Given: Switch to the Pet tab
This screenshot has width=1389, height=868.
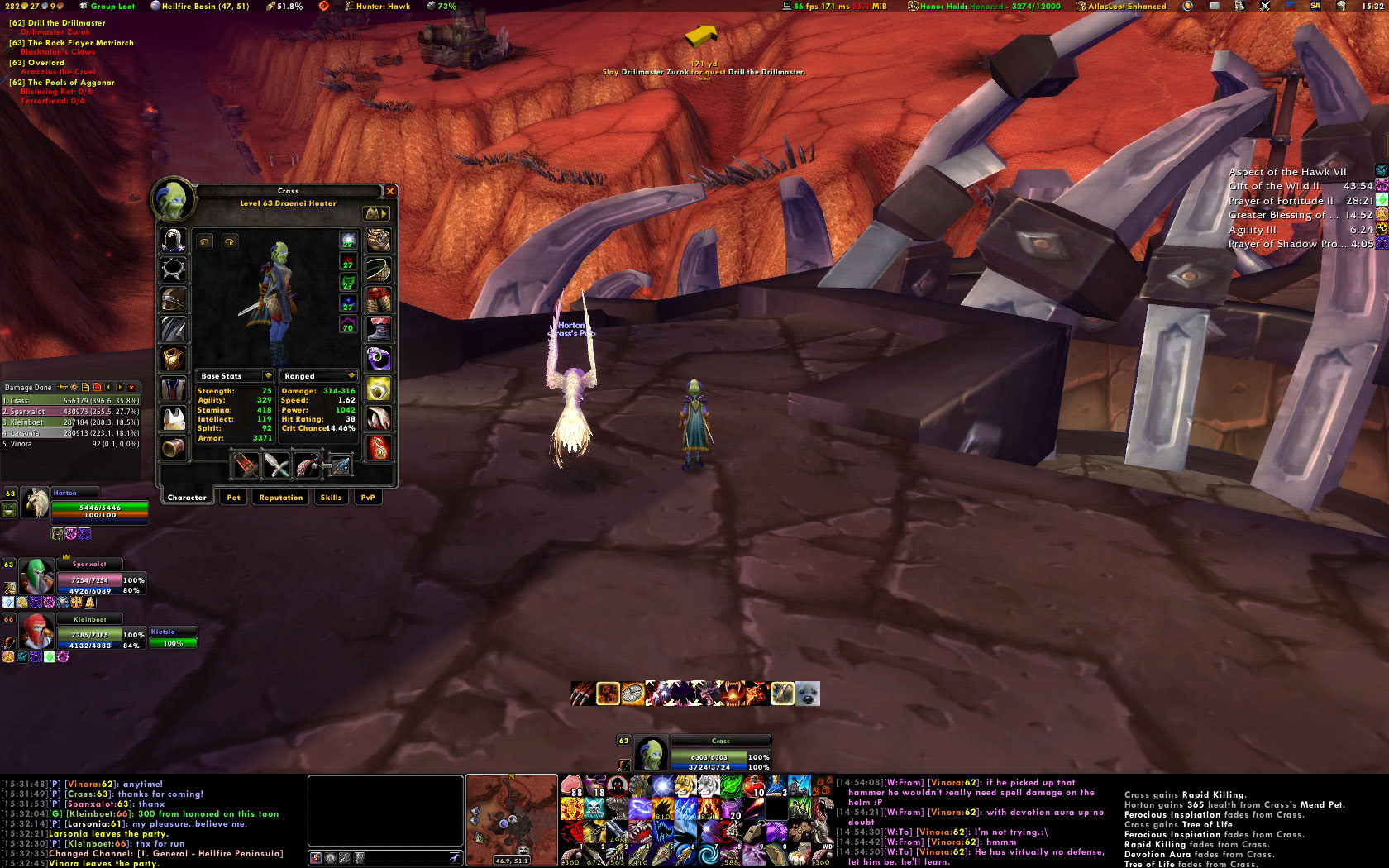Looking at the screenshot, I should 234,498.
